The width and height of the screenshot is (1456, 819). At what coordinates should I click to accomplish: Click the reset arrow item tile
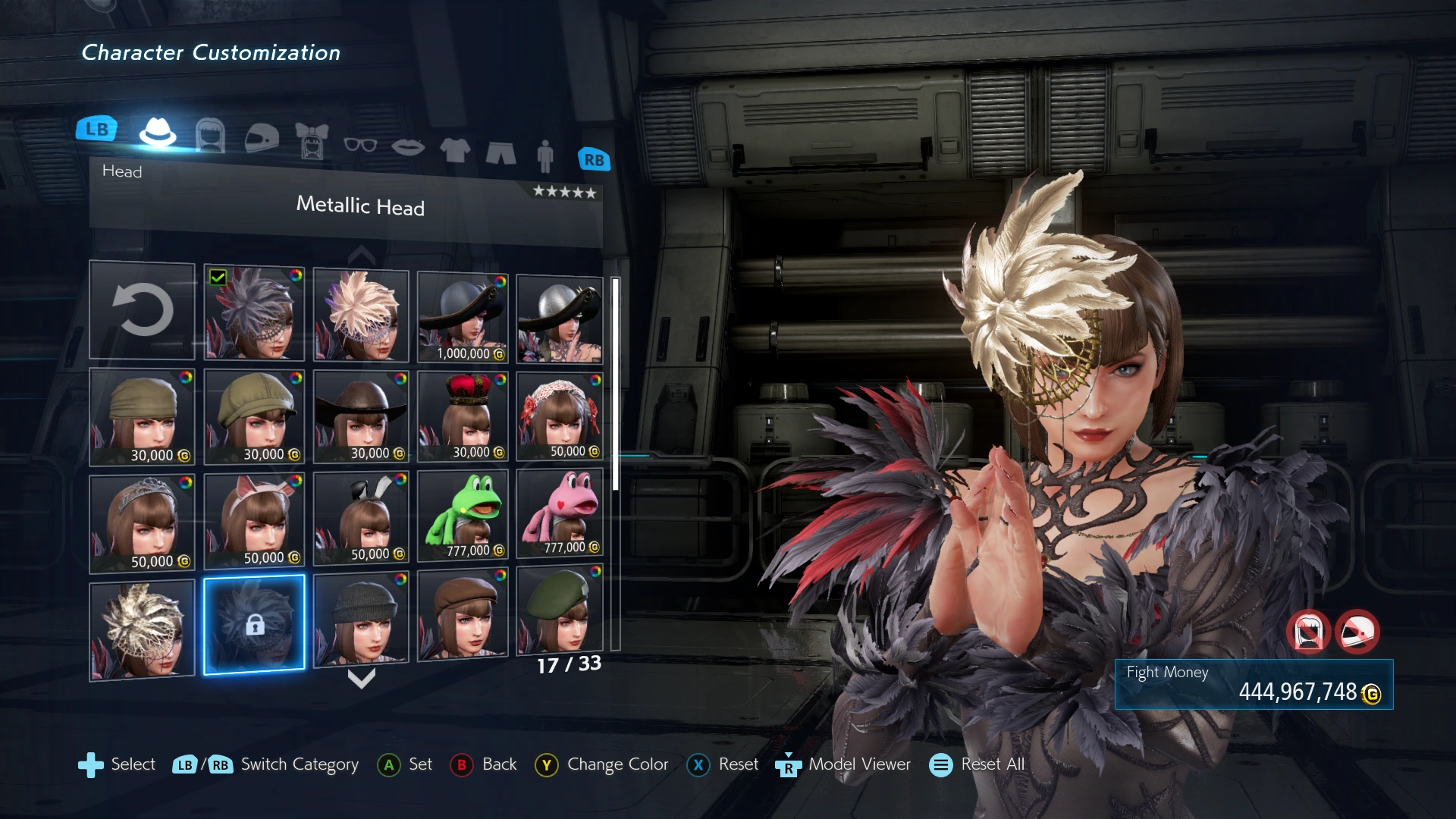[143, 310]
